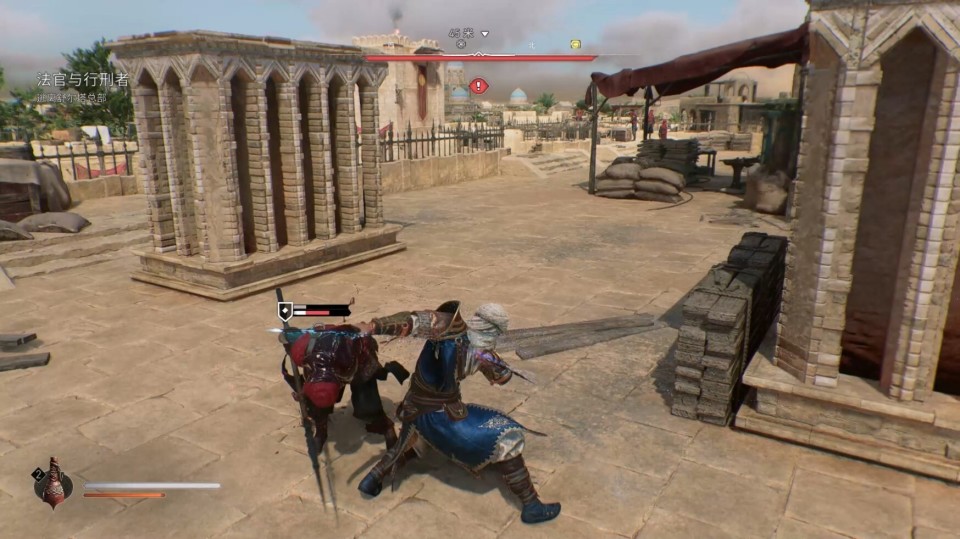Select the 法官与行刑者 quest tracker title

click(x=83, y=80)
